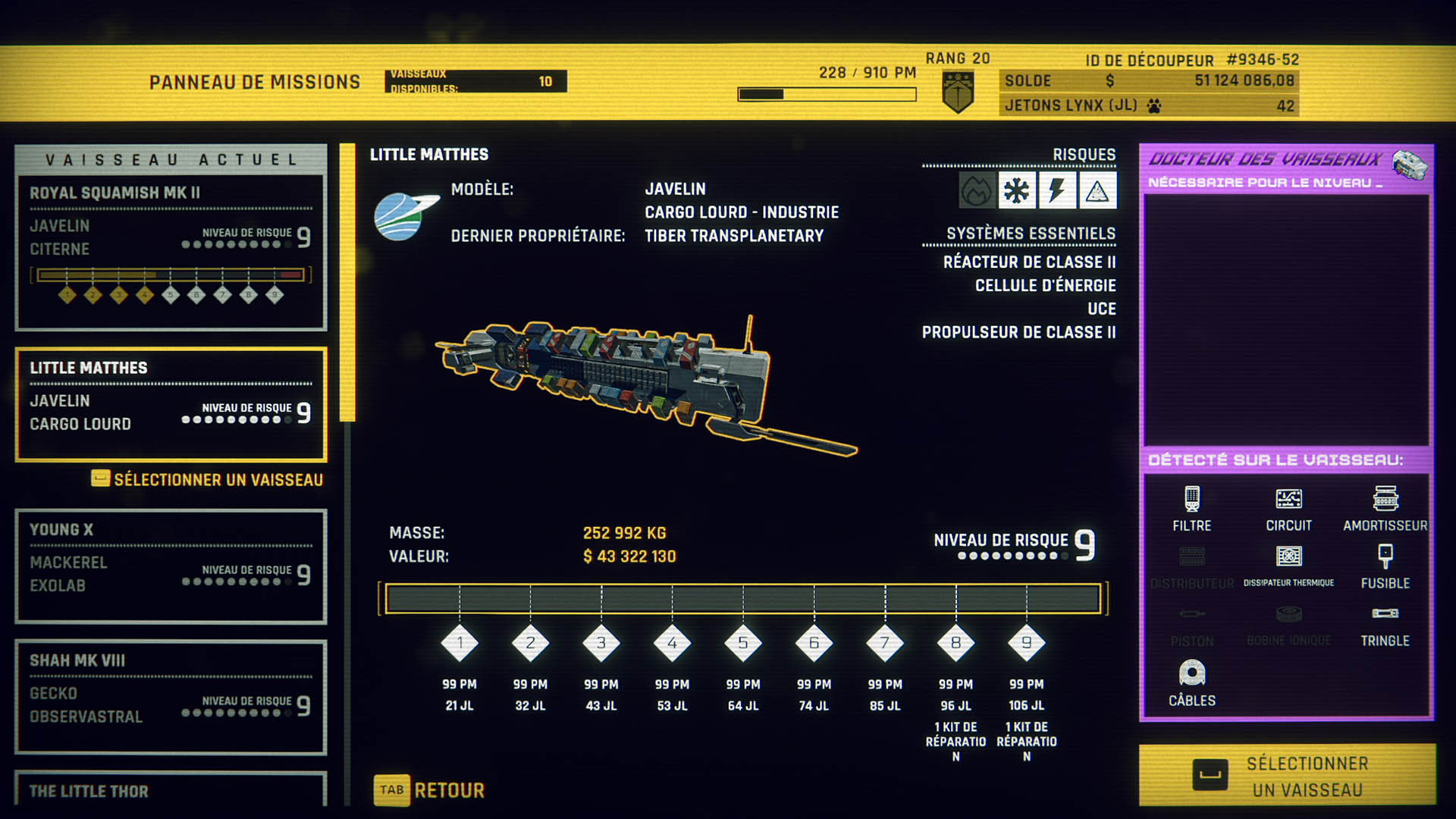
Task: Select the Shah MK VIII Gecko ship
Action: tap(171, 696)
